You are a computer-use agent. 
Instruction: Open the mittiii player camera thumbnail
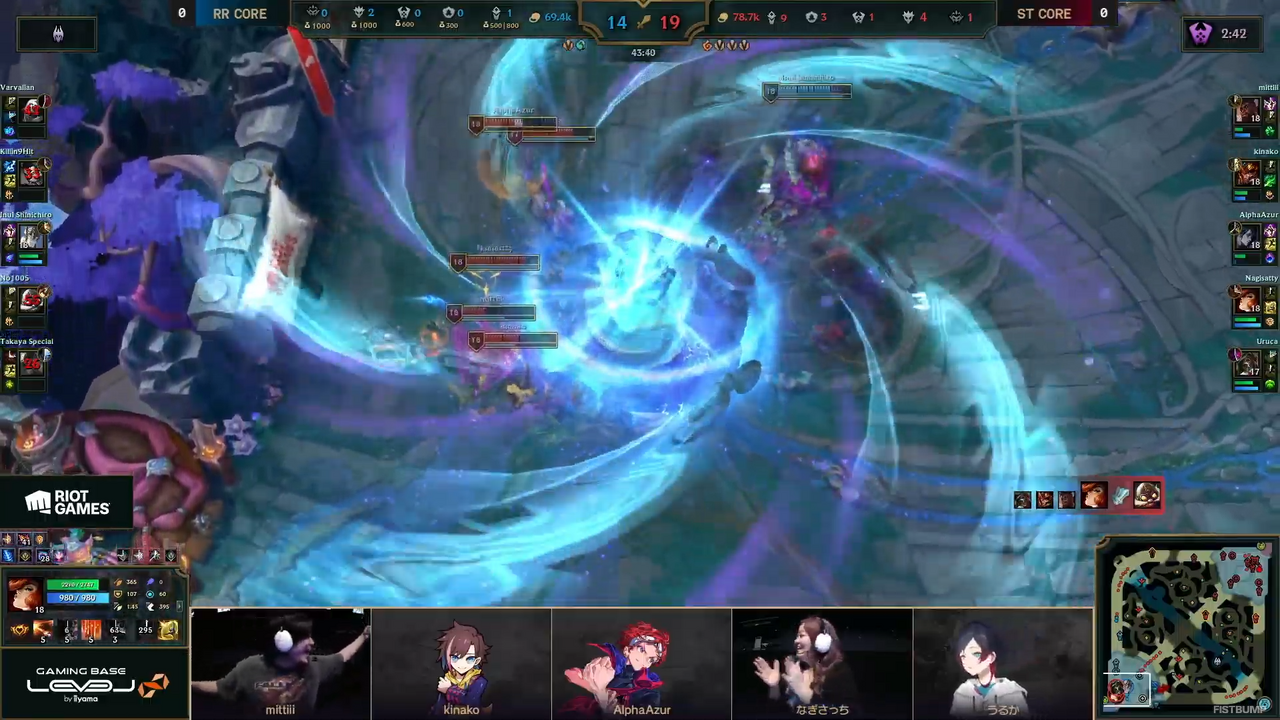pos(281,664)
